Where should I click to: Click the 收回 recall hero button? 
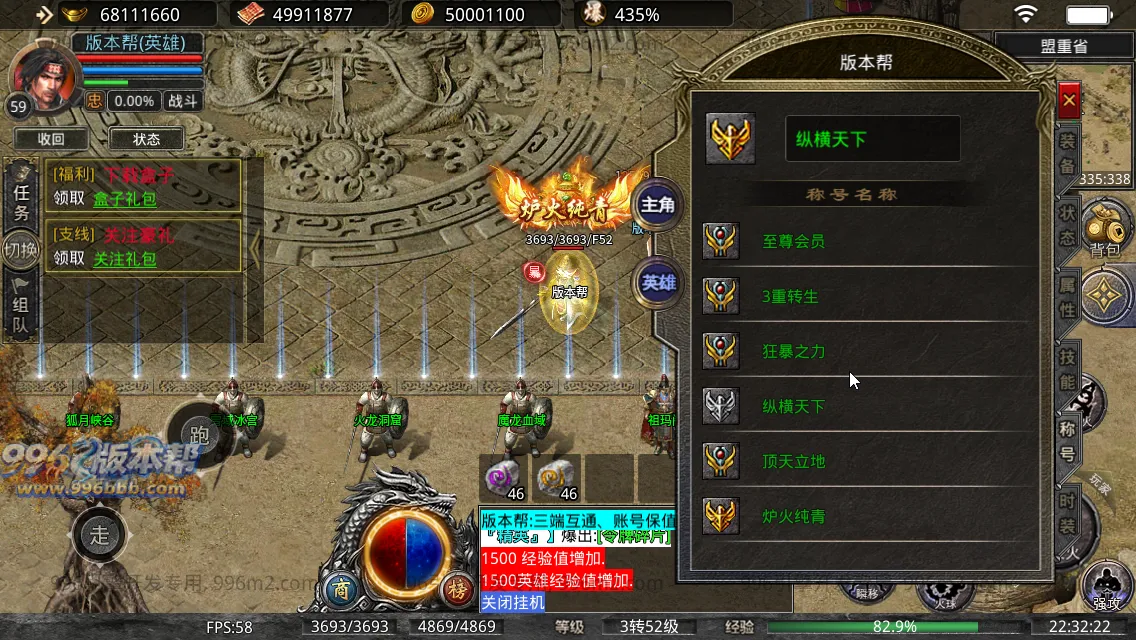pos(51,139)
